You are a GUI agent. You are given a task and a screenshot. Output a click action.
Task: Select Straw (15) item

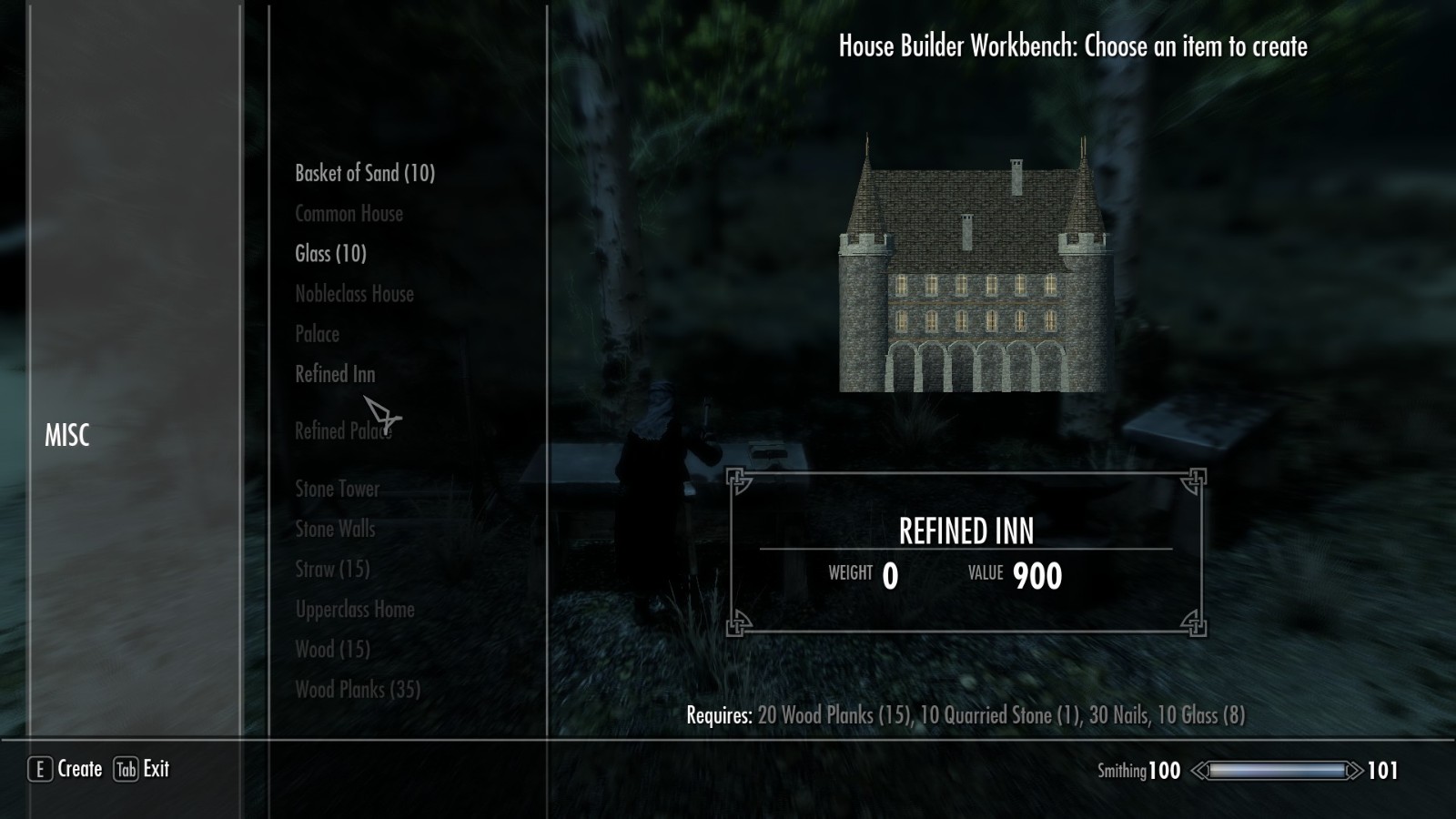(332, 570)
